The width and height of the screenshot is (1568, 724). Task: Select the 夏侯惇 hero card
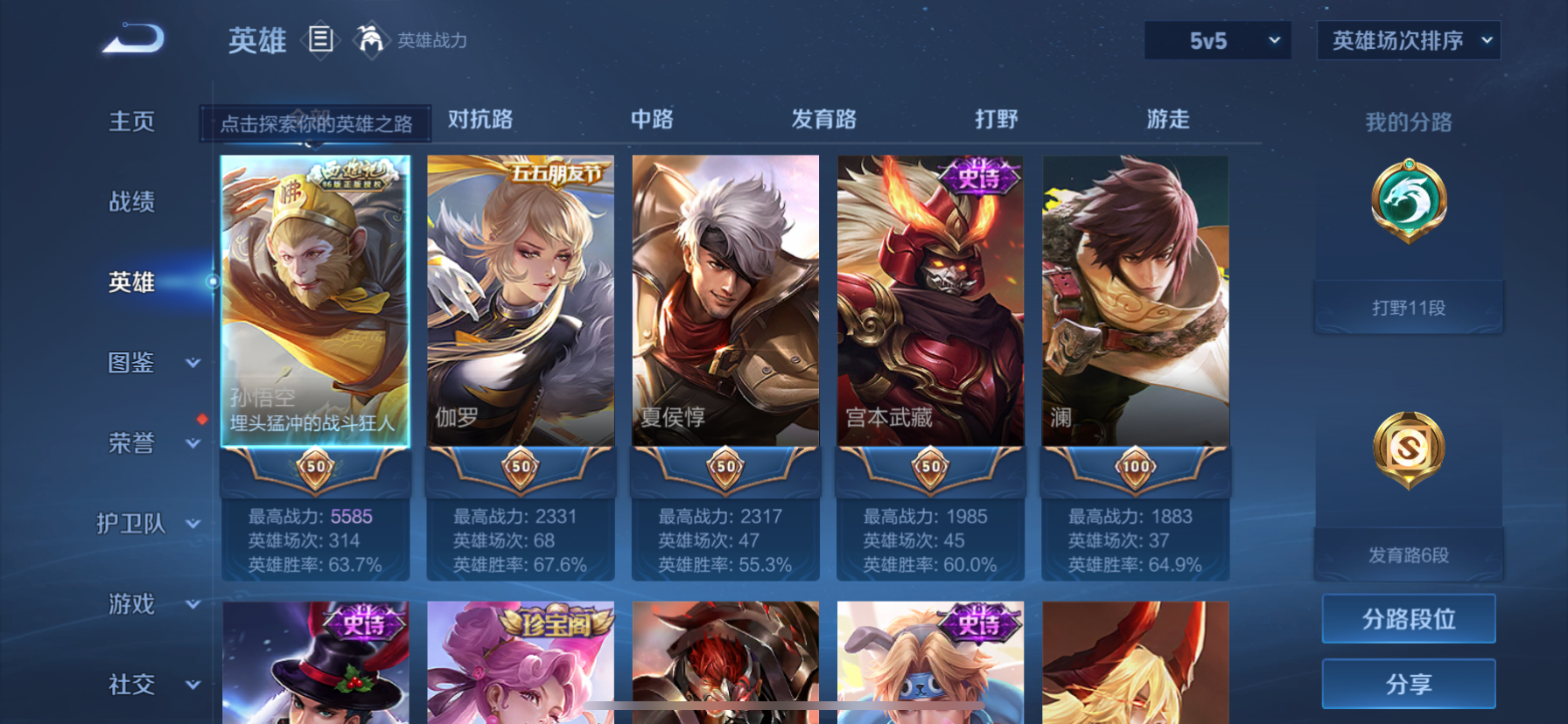tap(724, 297)
